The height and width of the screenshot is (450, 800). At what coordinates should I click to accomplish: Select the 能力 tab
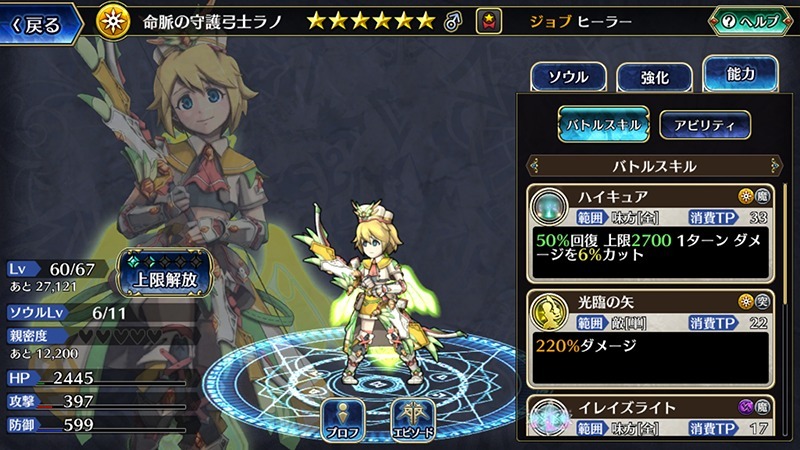coord(740,75)
